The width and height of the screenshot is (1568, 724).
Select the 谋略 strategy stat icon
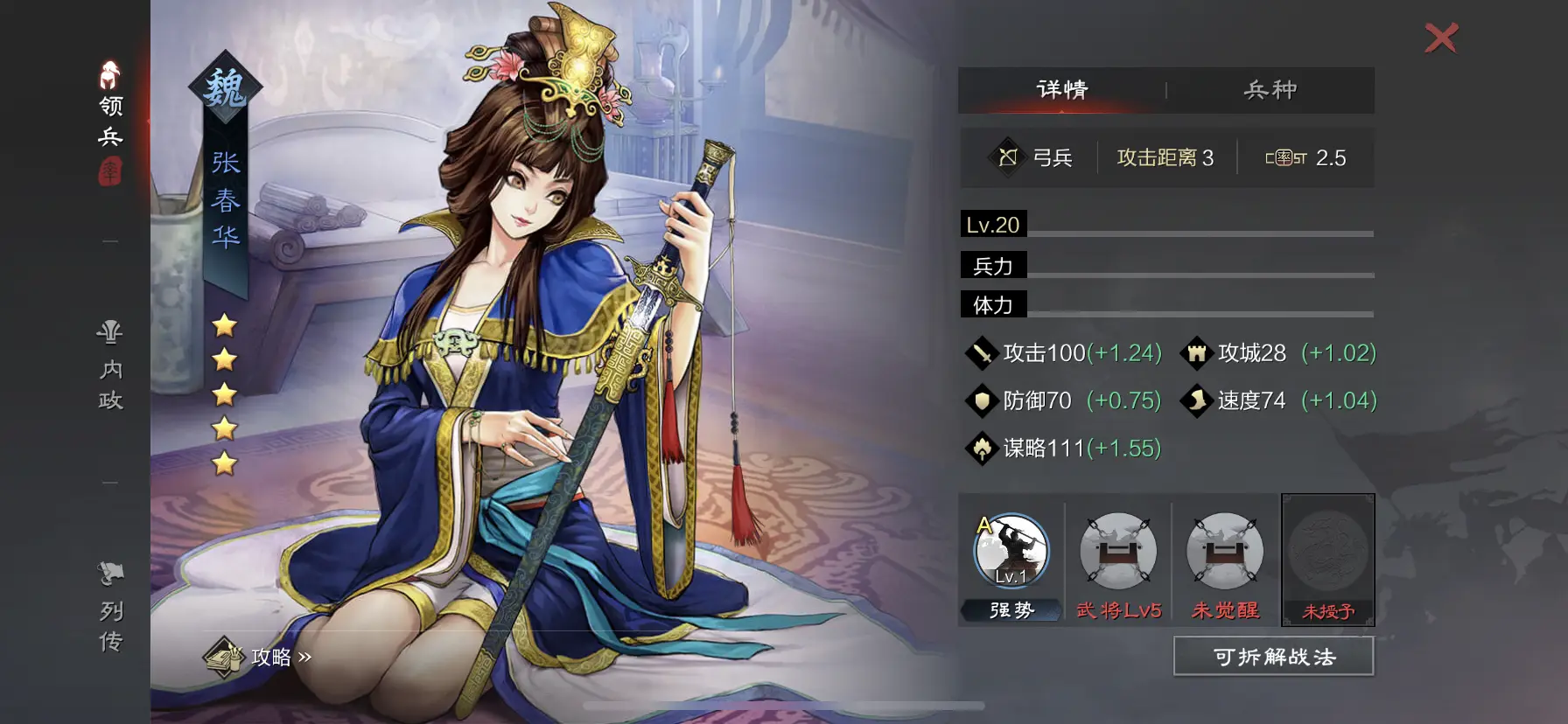(x=983, y=448)
